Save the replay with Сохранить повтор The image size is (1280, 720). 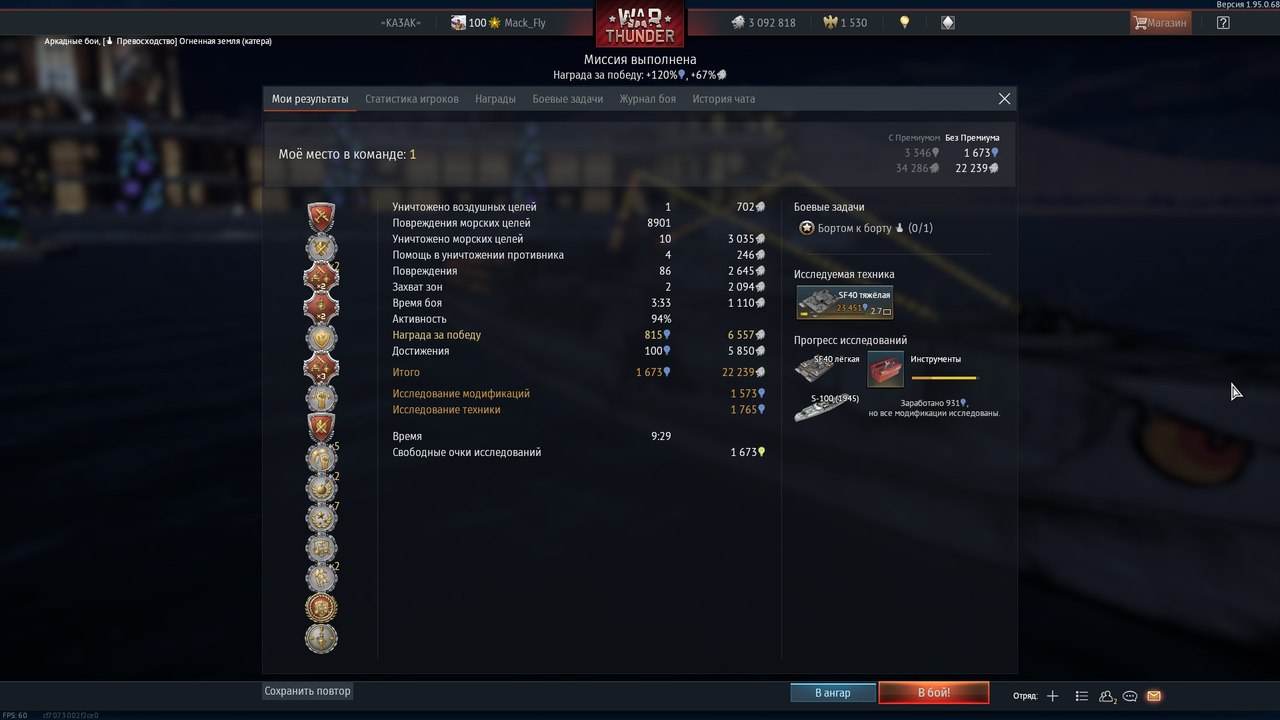pos(308,691)
